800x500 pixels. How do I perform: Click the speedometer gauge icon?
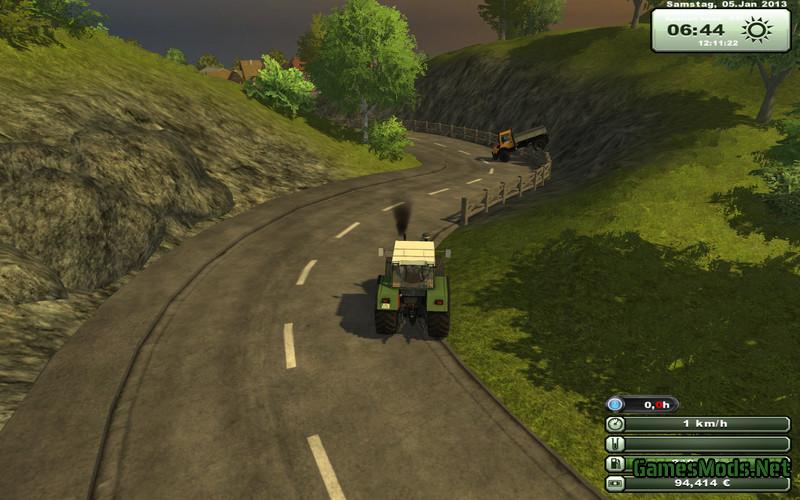(617, 424)
